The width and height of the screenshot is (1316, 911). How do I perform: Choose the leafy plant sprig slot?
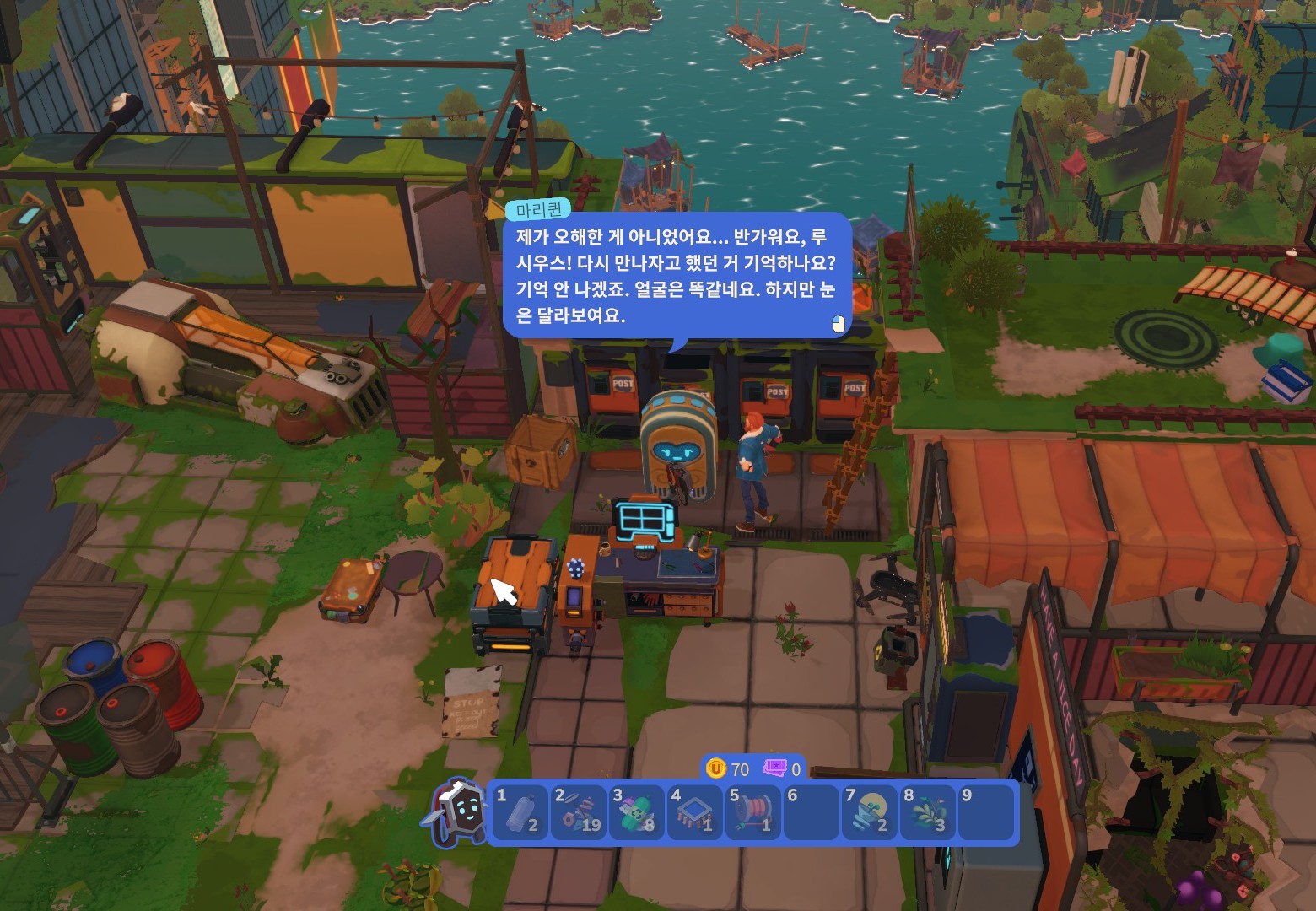pyautogui.click(x=926, y=812)
